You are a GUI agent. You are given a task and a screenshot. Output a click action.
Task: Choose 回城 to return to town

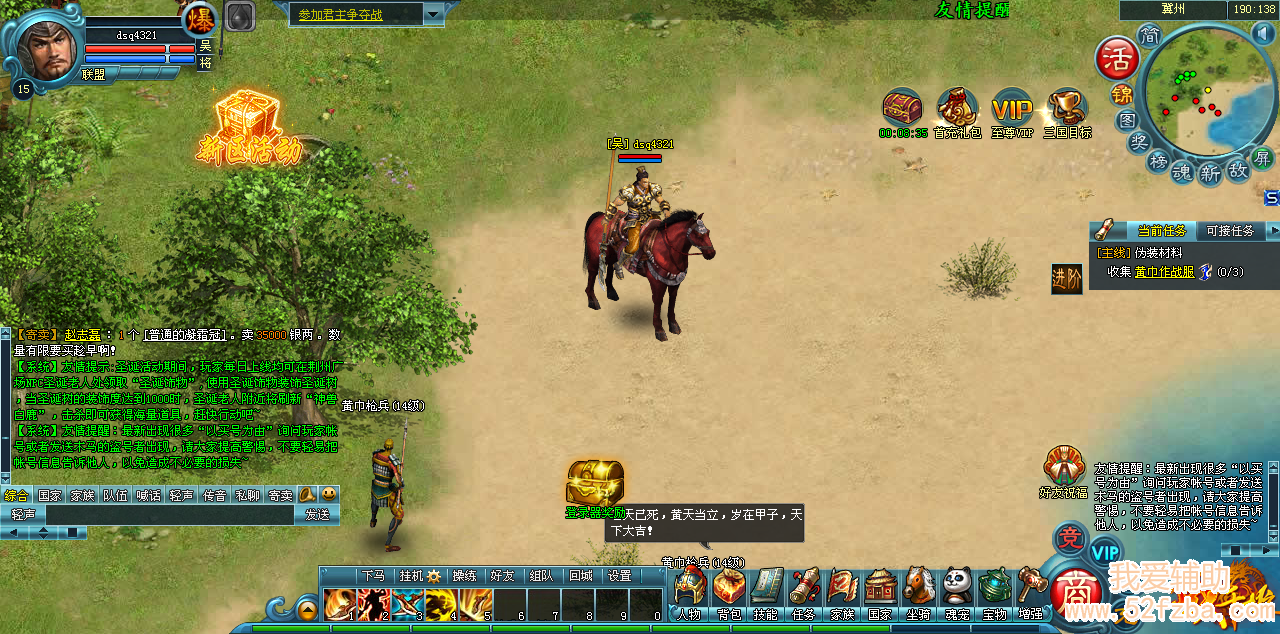coord(580,576)
